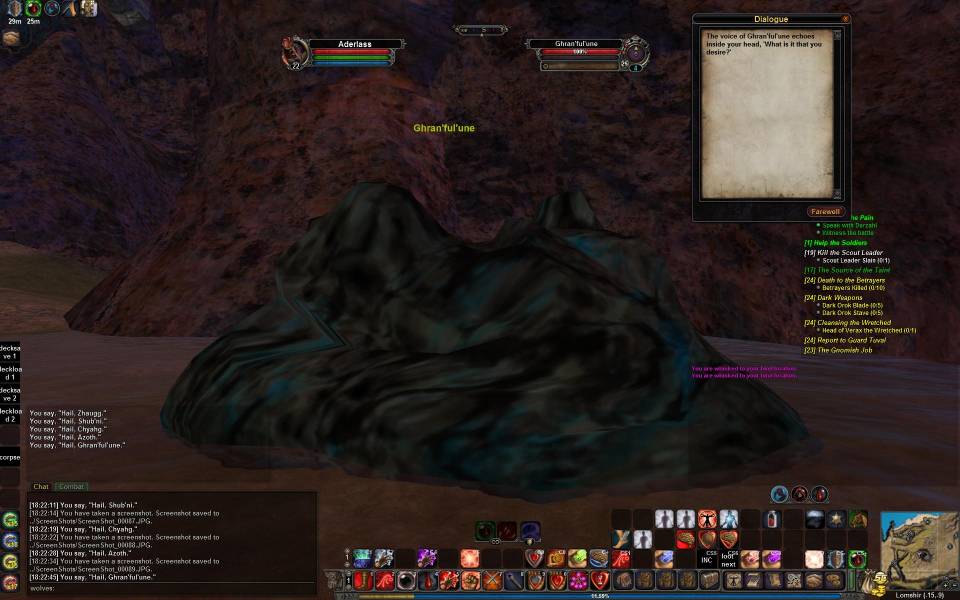Click Ghran'ful'une target portrait

coord(637,50)
